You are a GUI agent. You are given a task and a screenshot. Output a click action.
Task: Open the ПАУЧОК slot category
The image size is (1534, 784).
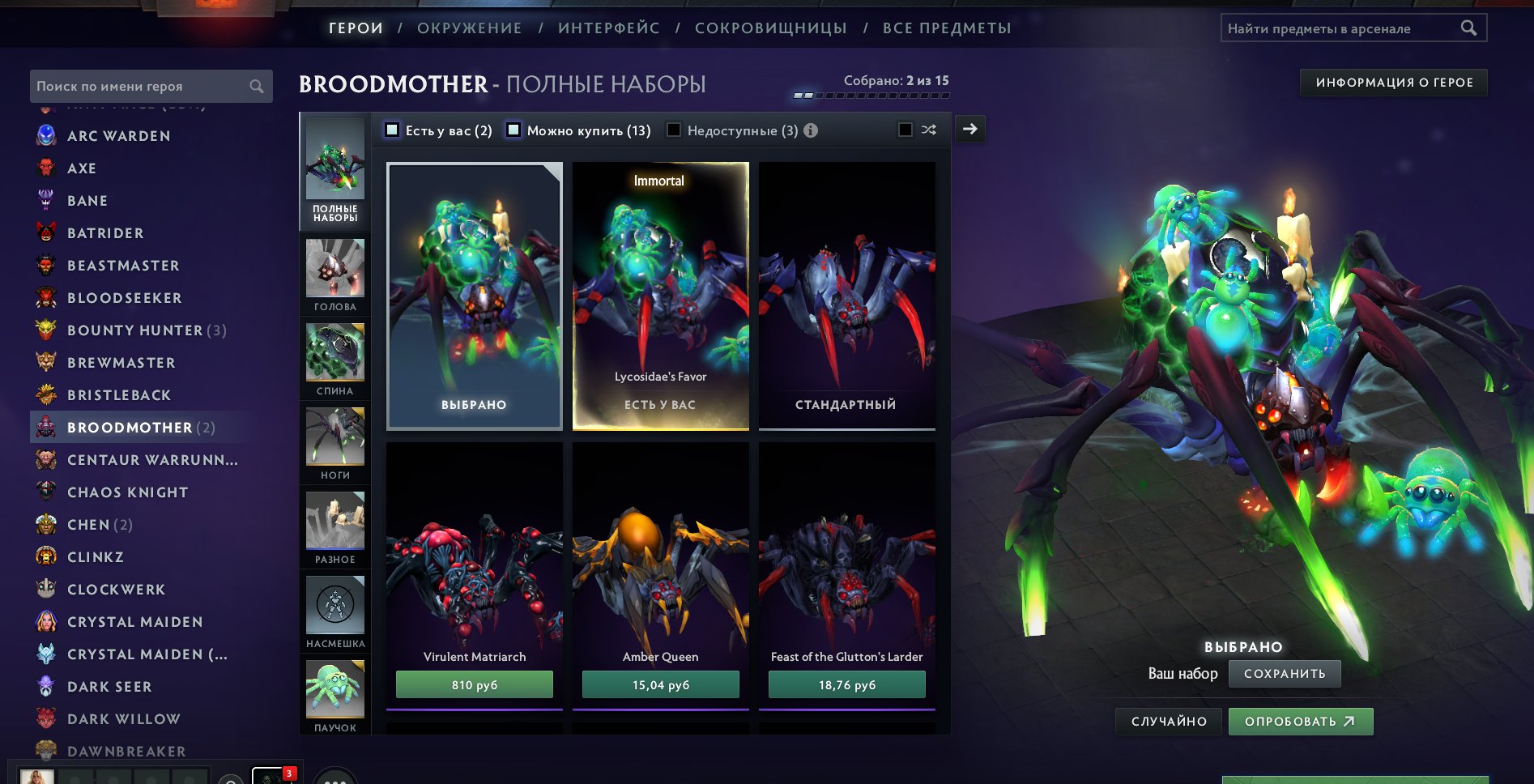[x=334, y=695]
